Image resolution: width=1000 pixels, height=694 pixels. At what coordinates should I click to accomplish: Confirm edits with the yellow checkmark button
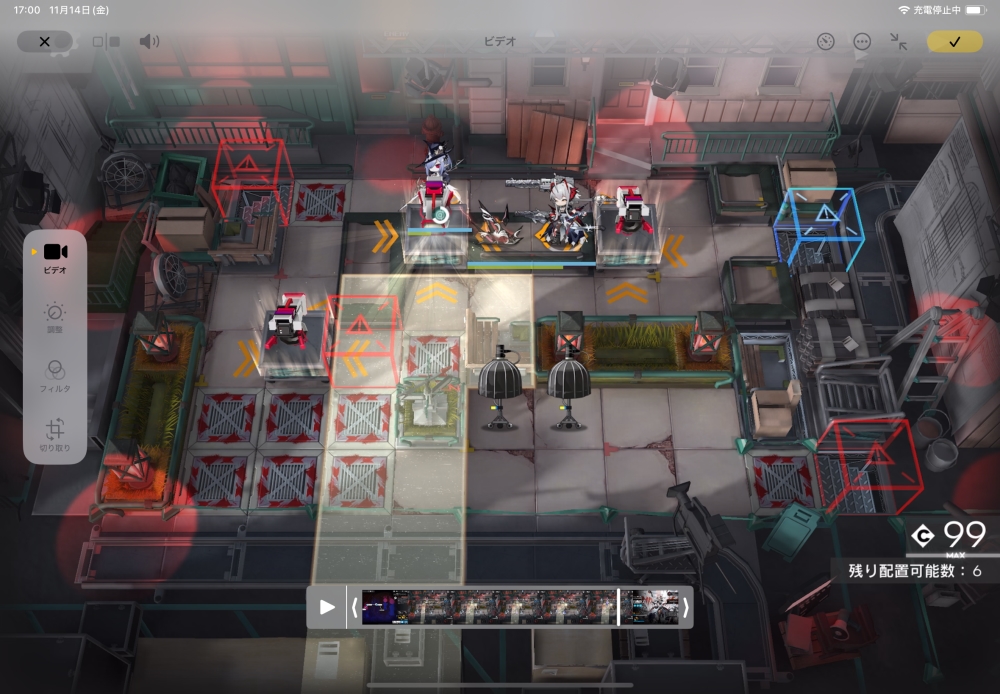click(954, 41)
